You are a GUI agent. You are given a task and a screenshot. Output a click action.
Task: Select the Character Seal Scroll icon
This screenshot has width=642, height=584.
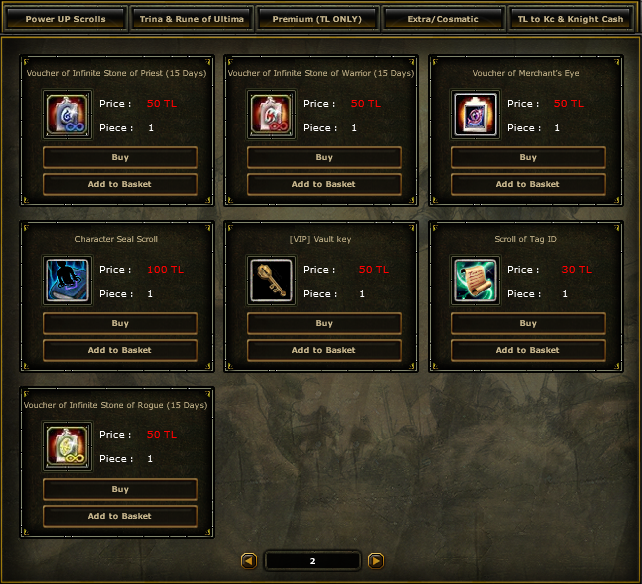click(x=67, y=281)
